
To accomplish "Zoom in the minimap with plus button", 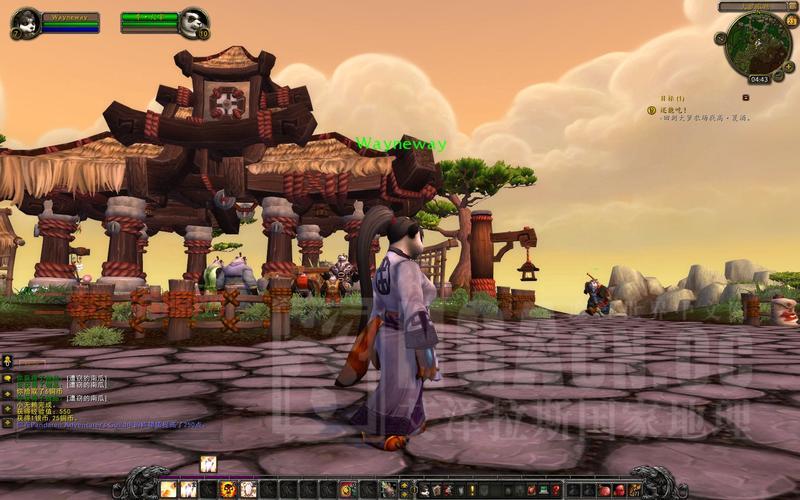I will click(x=788, y=66).
